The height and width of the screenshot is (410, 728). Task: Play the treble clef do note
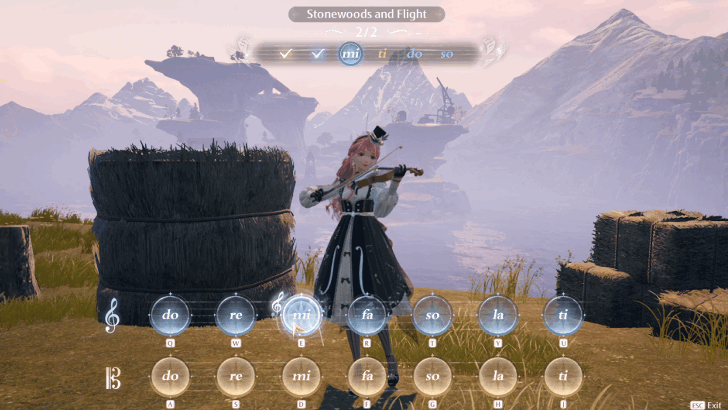click(171, 315)
